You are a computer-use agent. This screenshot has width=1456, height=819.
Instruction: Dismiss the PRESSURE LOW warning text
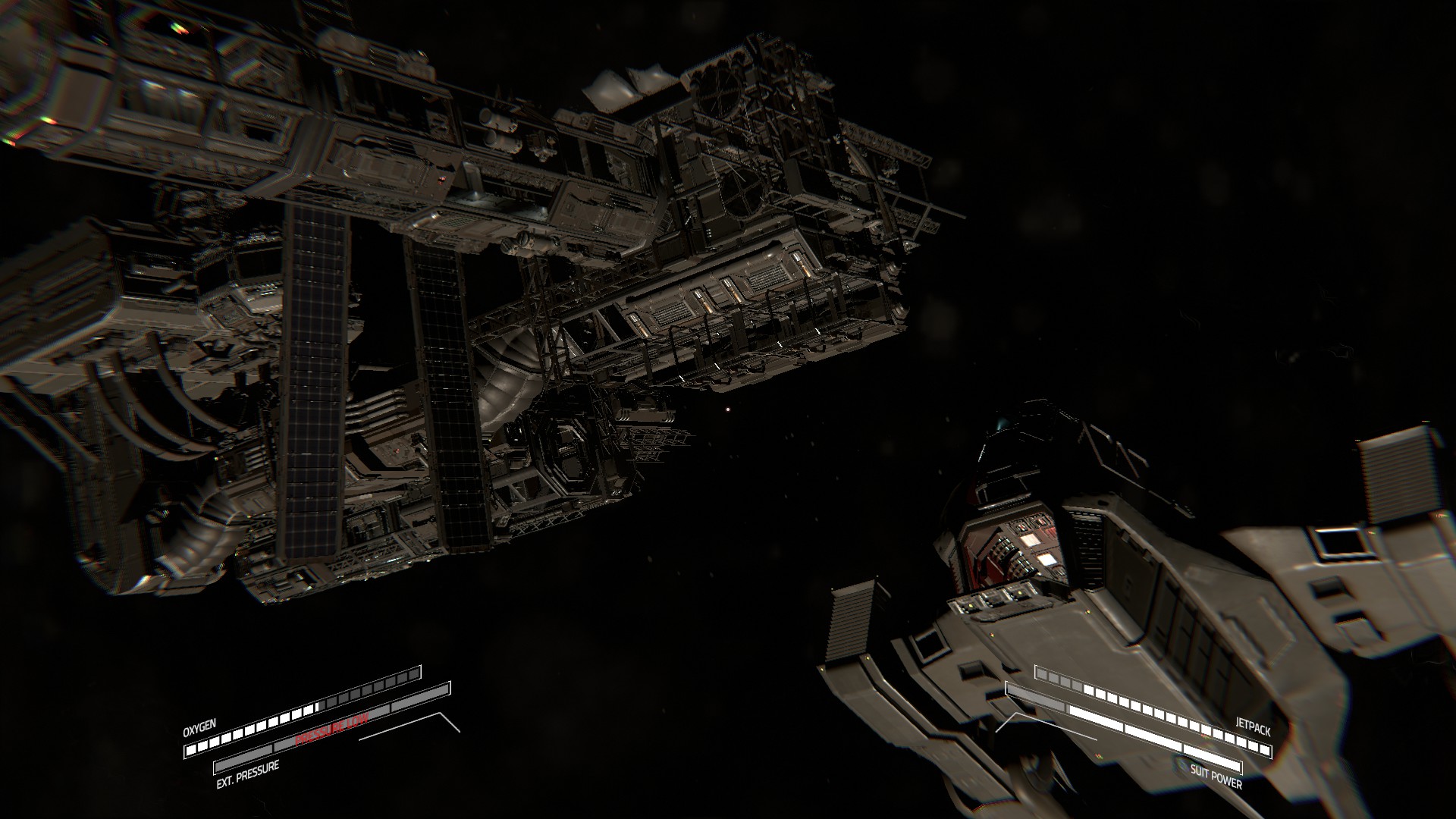(331, 726)
